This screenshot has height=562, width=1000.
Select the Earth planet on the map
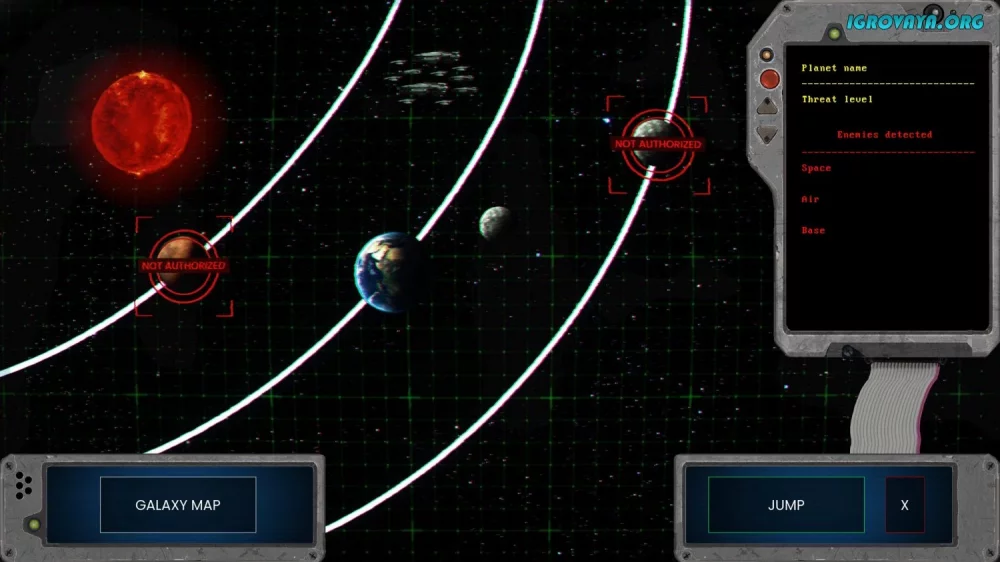point(386,271)
